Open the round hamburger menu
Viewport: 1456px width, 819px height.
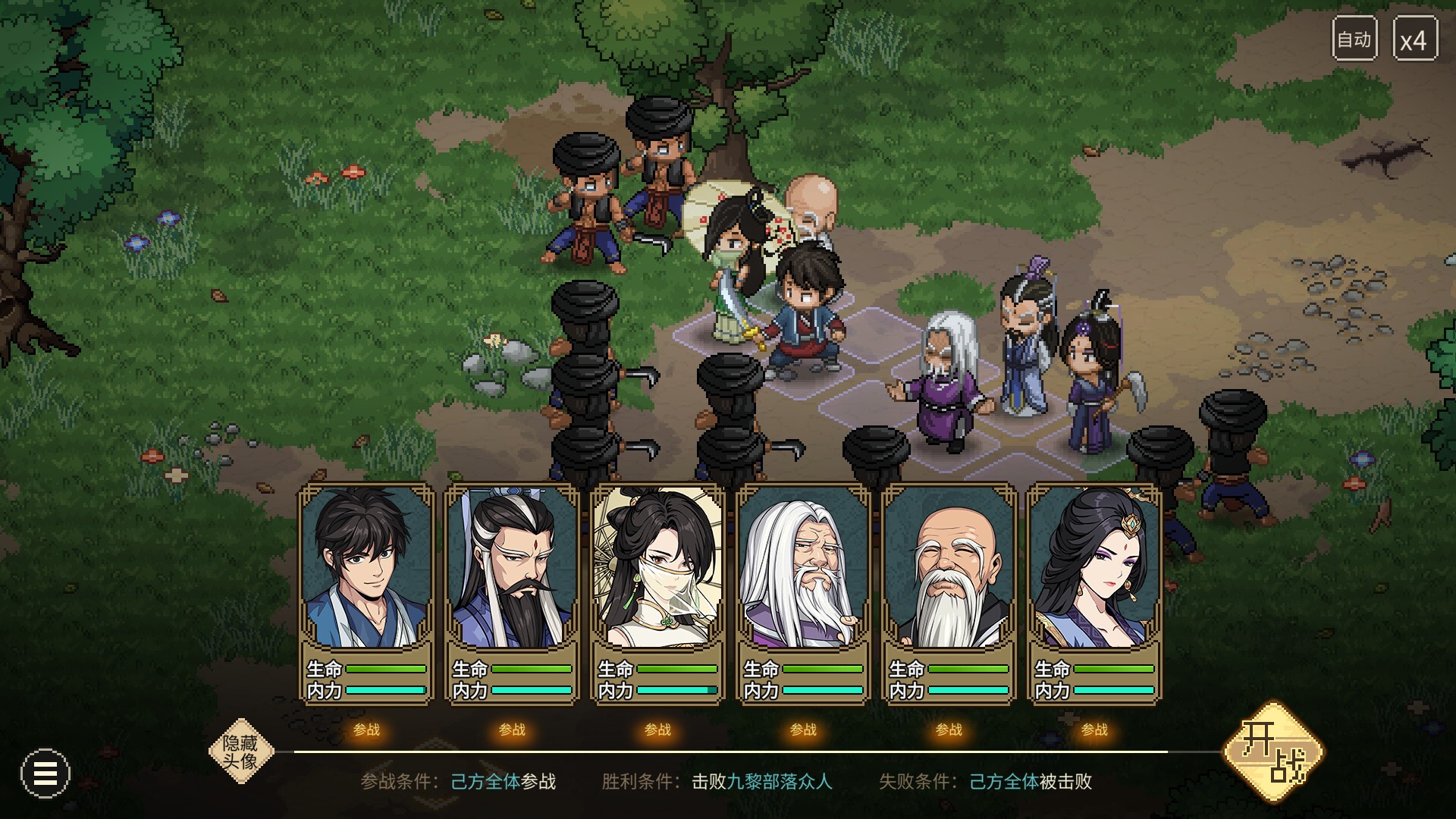point(45,773)
